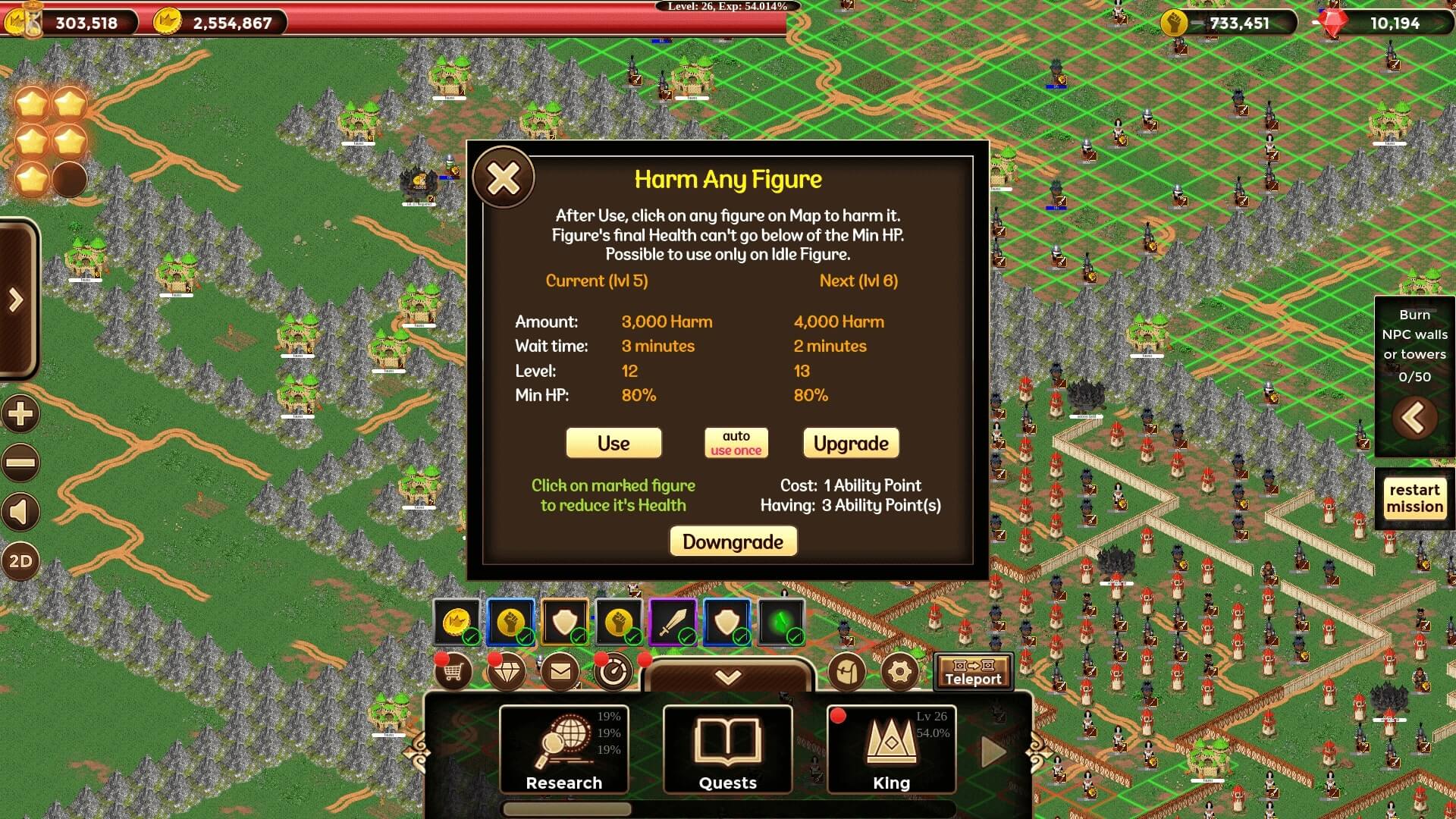Collapse the bottom panel with the down arrow

coord(728,676)
